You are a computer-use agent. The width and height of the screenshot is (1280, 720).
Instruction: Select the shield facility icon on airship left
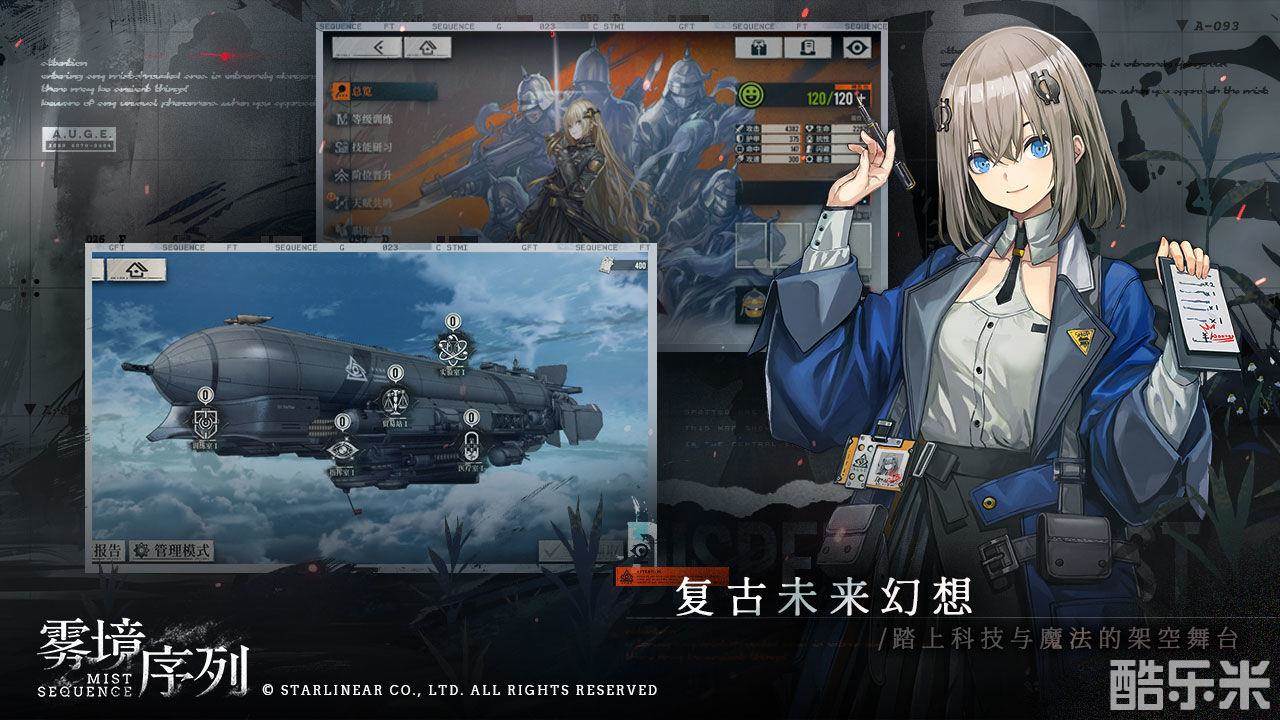[x=206, y=423]
